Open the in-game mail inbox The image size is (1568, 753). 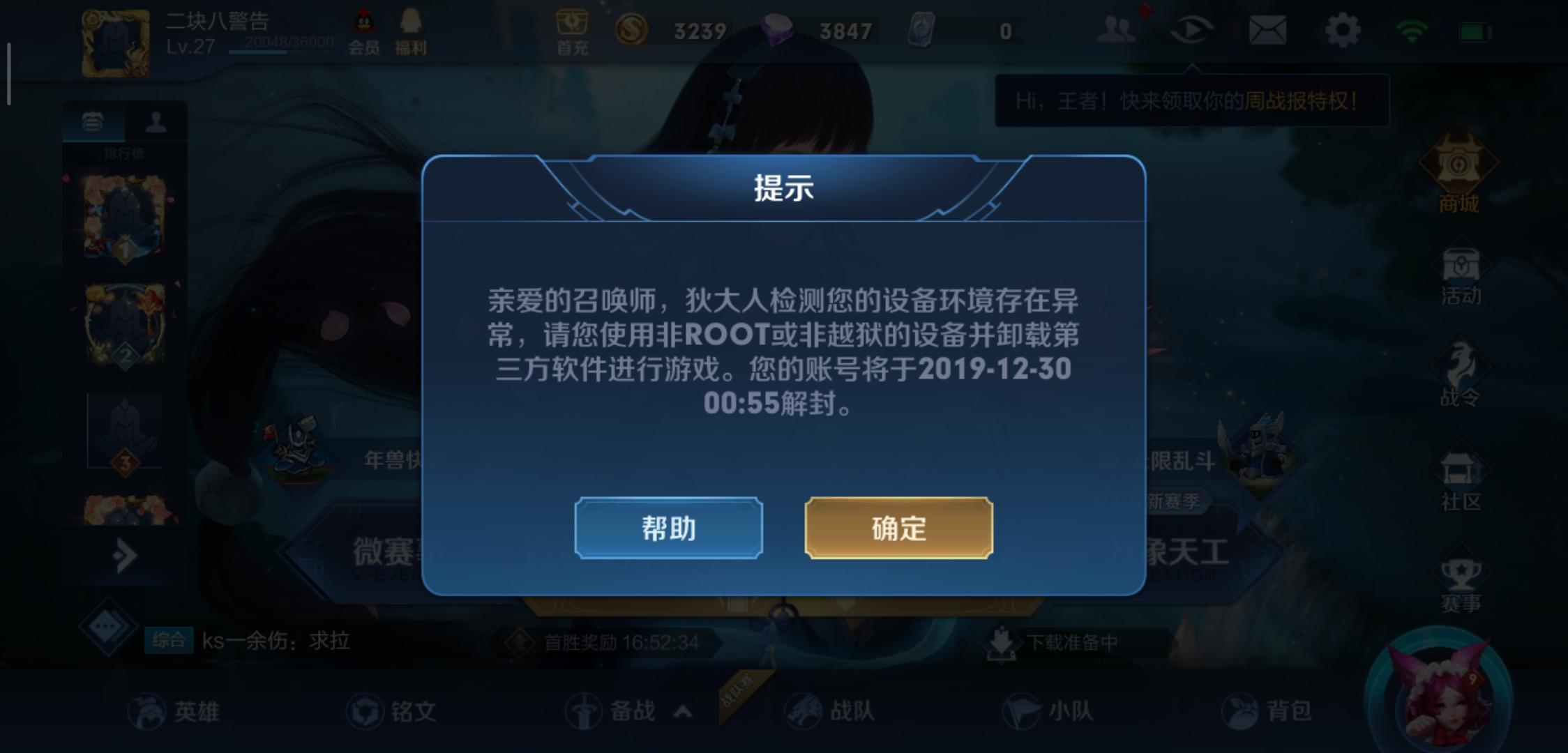[1268, 29]
